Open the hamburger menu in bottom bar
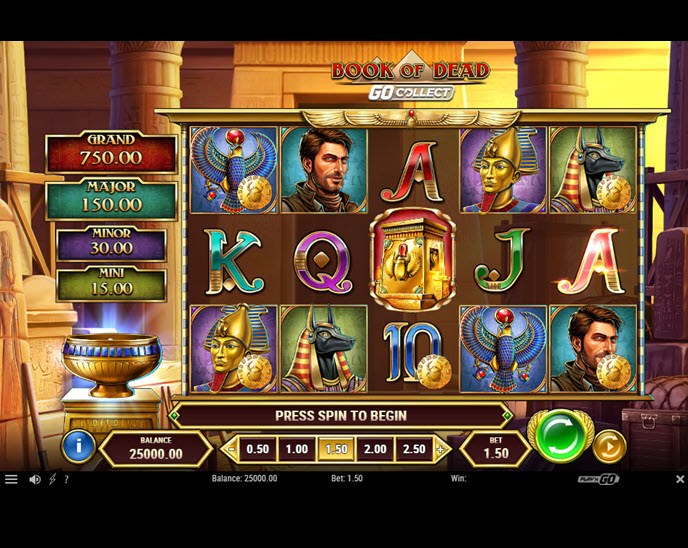This screenshot has width=688, height=548. click(x=11, y=479)
